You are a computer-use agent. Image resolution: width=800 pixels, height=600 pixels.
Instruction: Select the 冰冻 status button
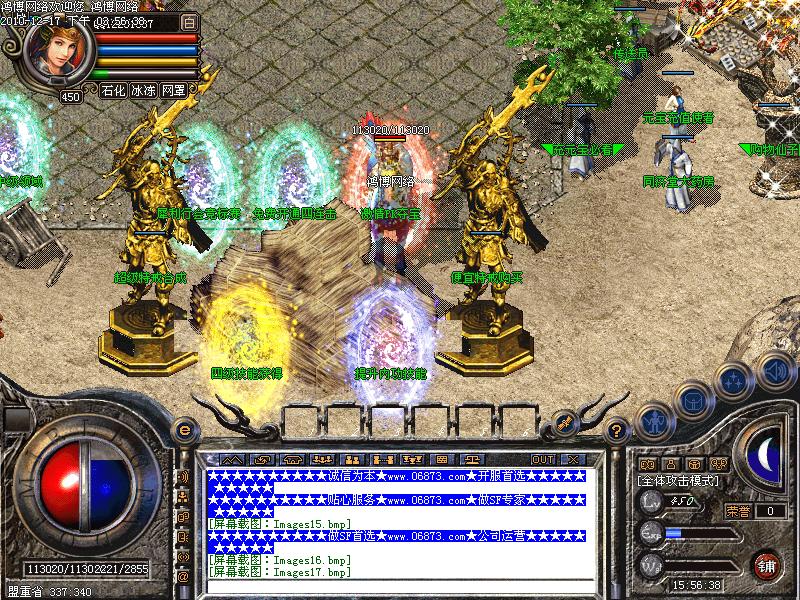coord(144,90)
